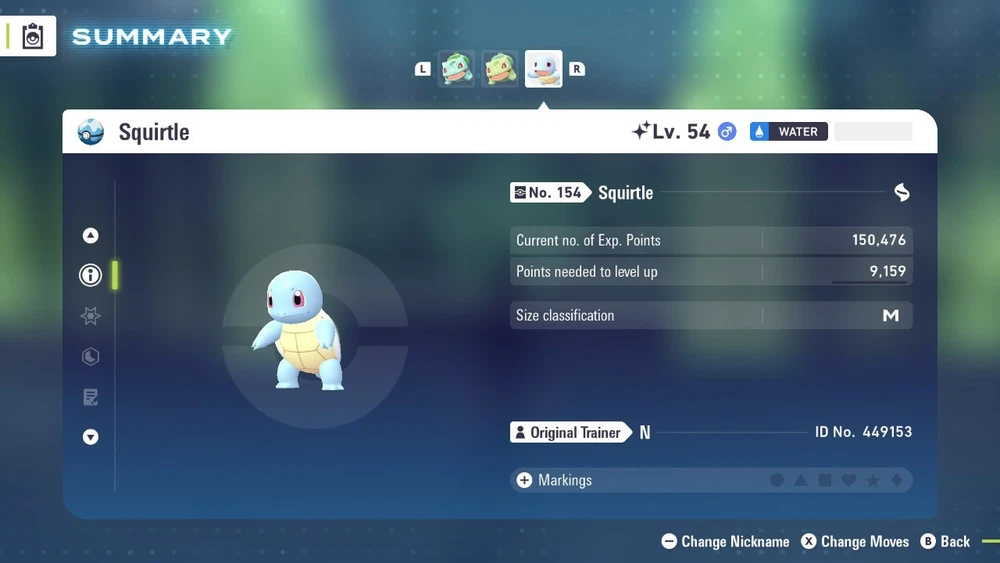Switch to the info tab with the "i" icon
This screenshot has height=563, width=1000.
[91, 275]
